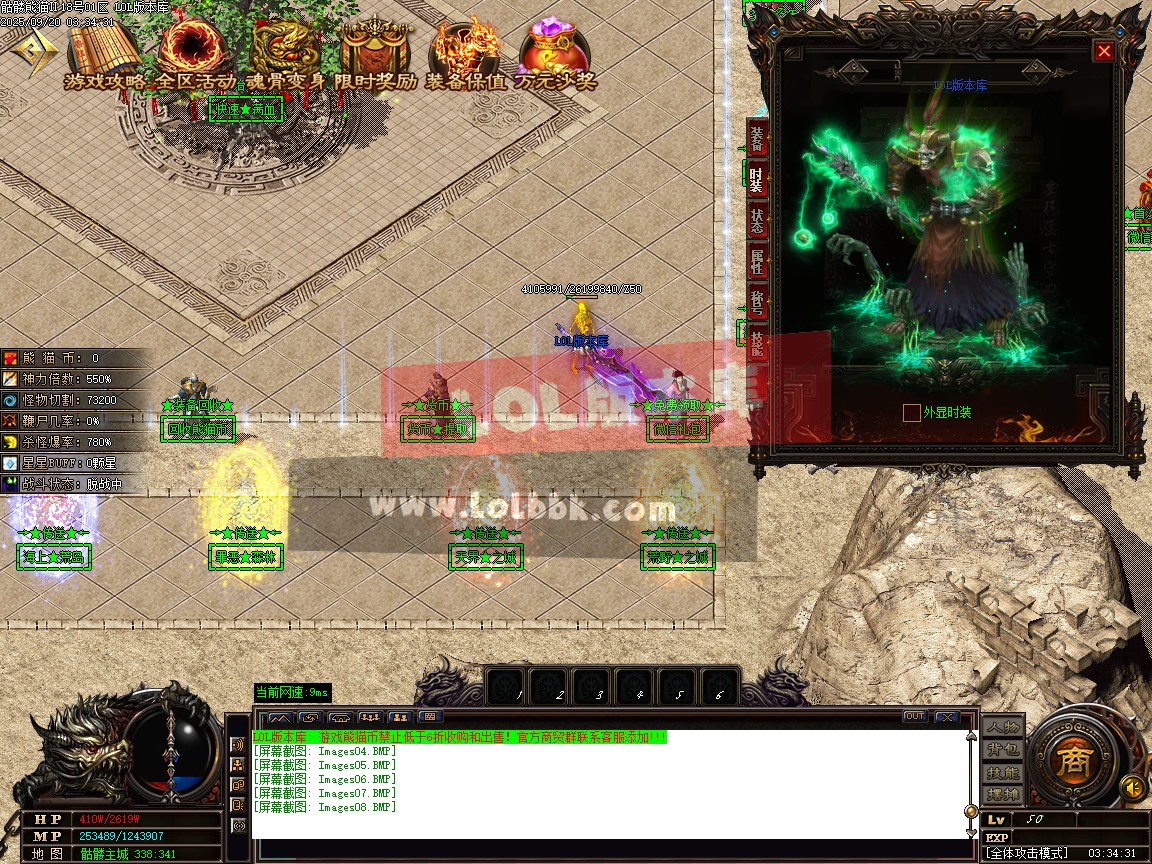Switch to the 装备 equipment tab
The image size is (1152, 864).
[x=757, y=138]
